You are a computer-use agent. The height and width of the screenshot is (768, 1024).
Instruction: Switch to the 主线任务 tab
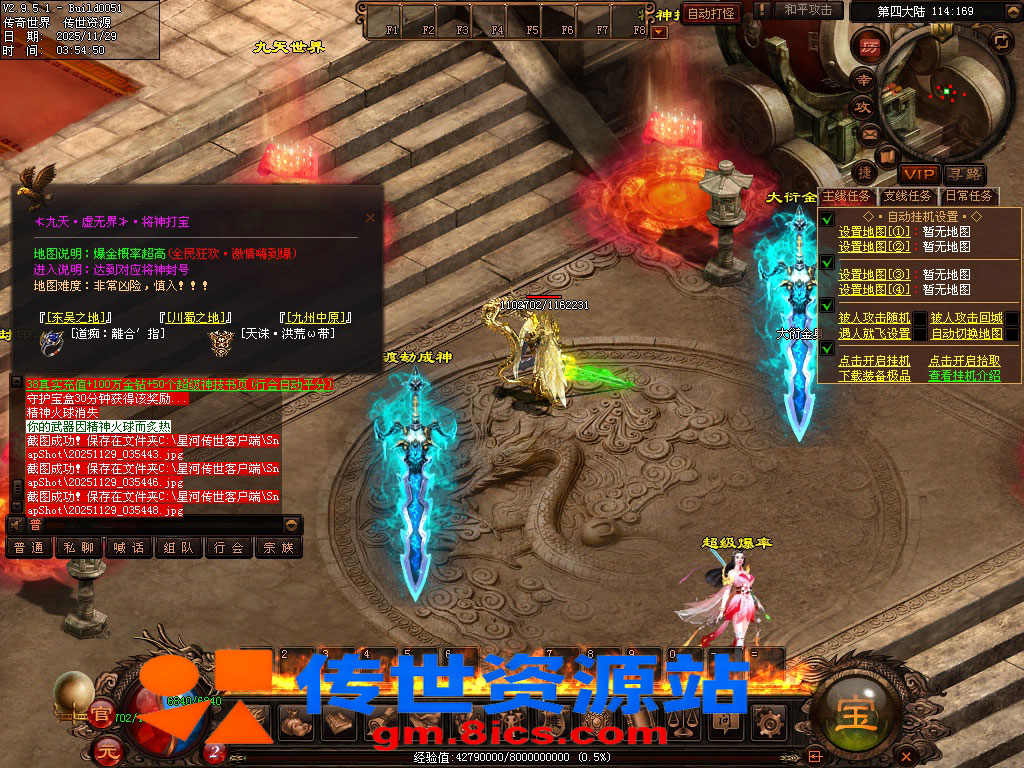pos(846,196)
